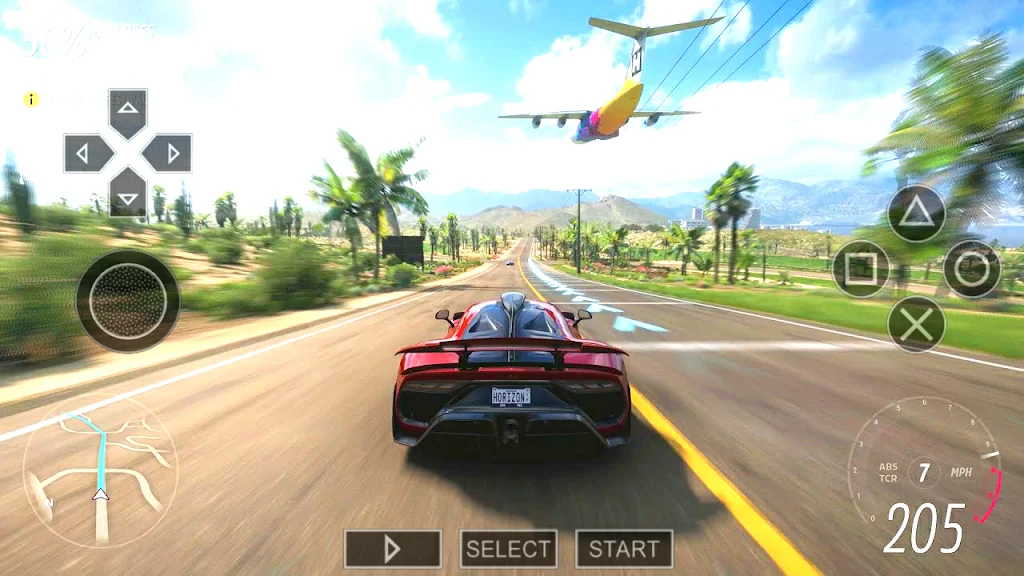The width and height of the screenshot is (1024, 576).
Task: Tap the triangle action button
Action: click(916, 213)
